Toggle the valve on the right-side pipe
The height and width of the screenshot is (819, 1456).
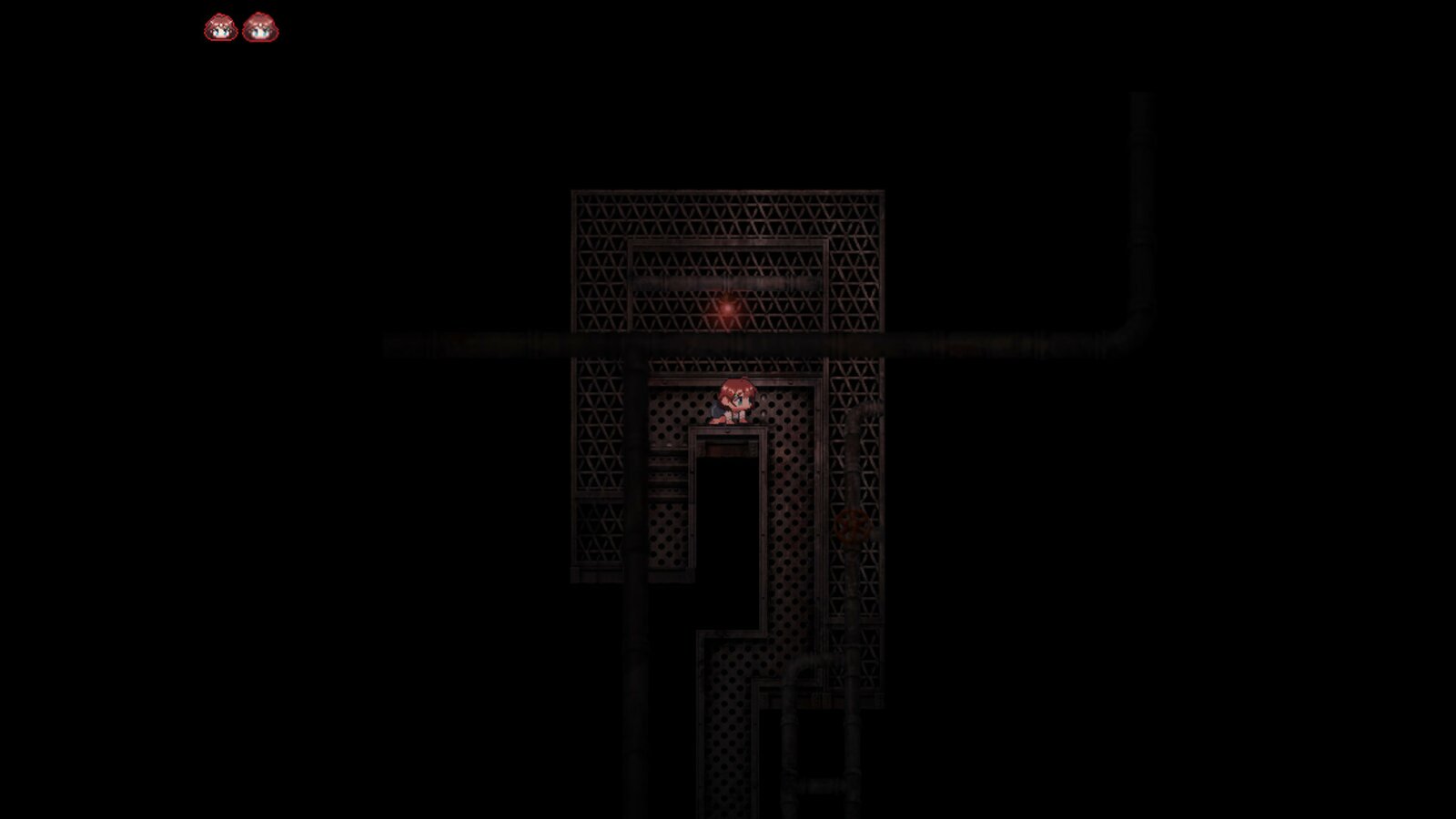[x=852, y=524]
